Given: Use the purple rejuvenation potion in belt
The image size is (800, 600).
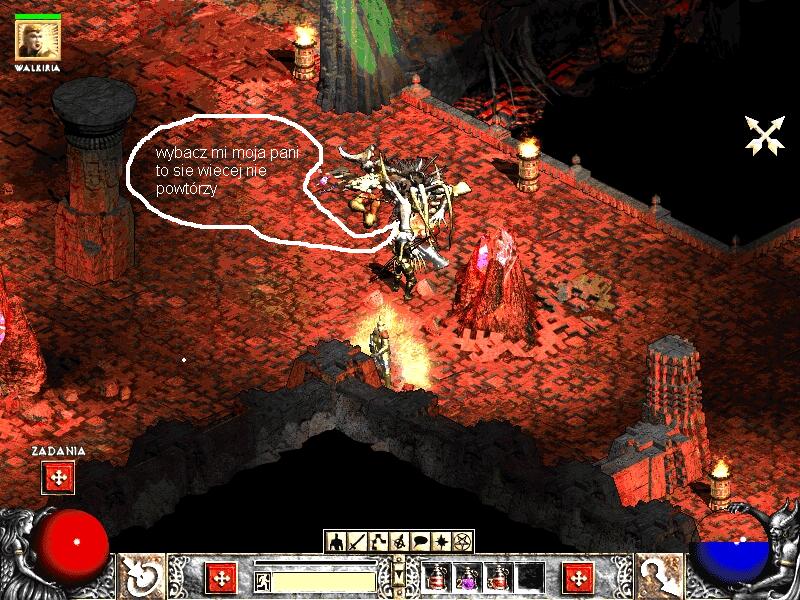Looking at the screenshot, I should 466,578.
